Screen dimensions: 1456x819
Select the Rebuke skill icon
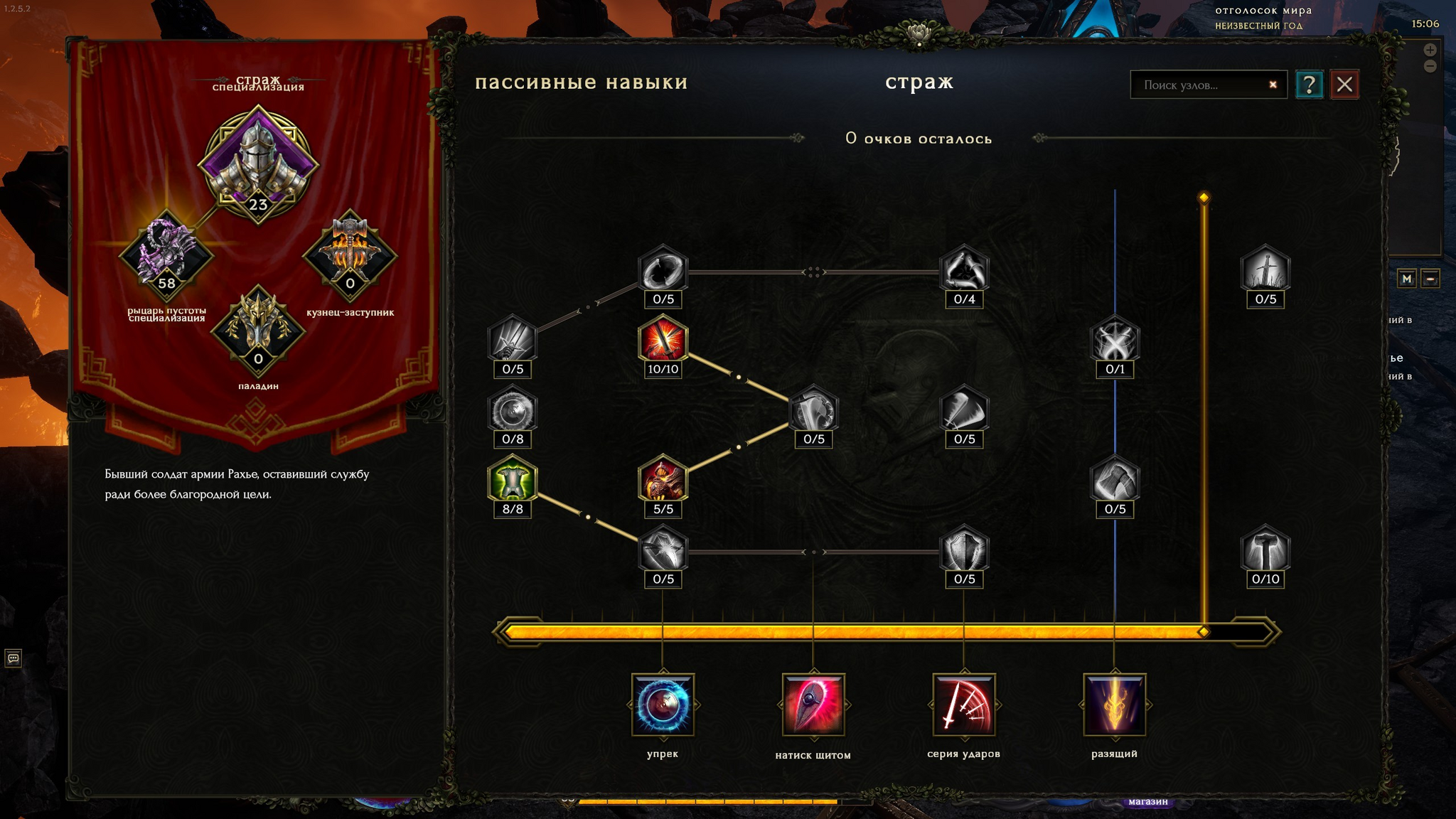(663, 705)
